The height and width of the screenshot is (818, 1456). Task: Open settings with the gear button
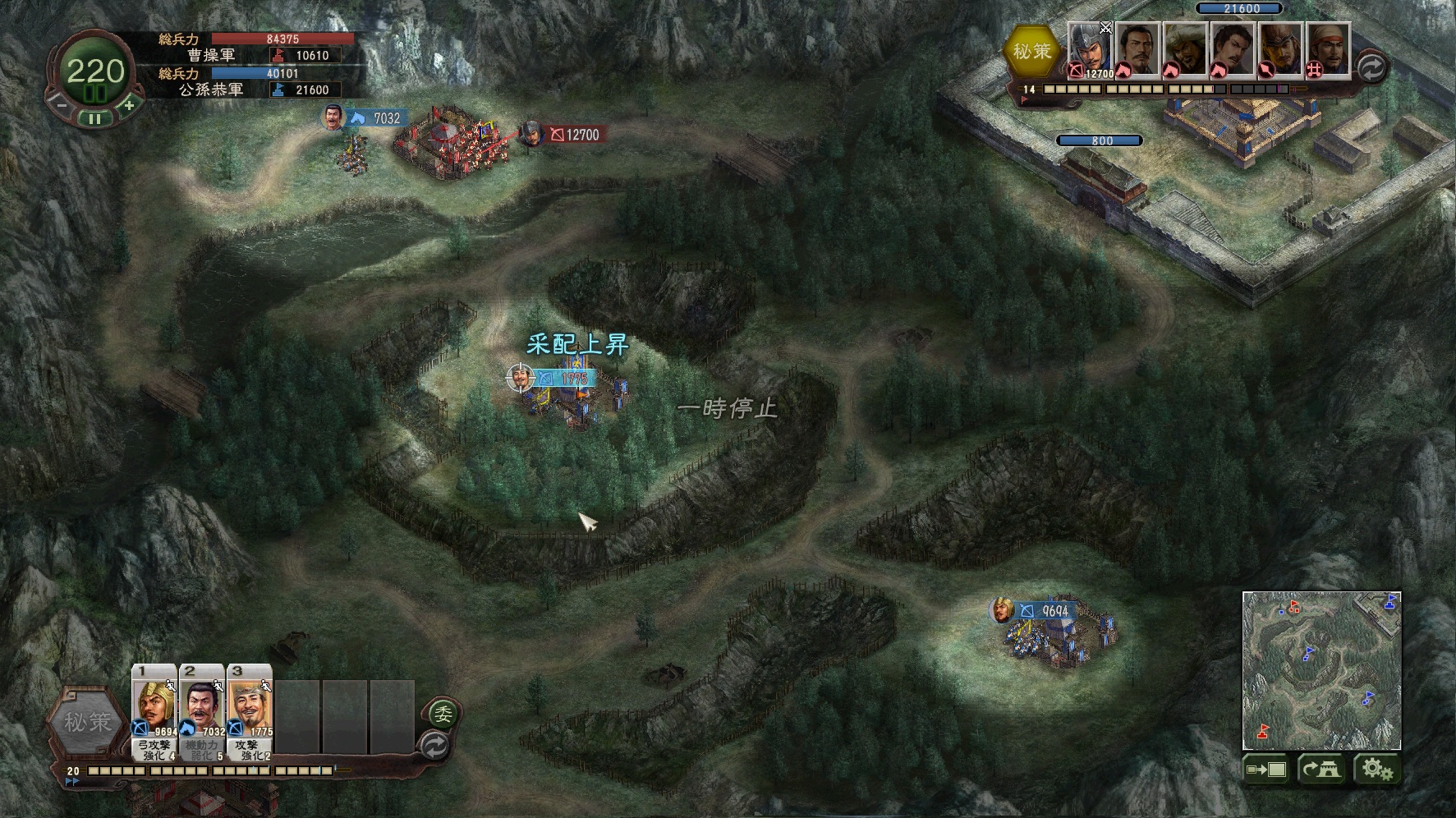point(1376,770)
